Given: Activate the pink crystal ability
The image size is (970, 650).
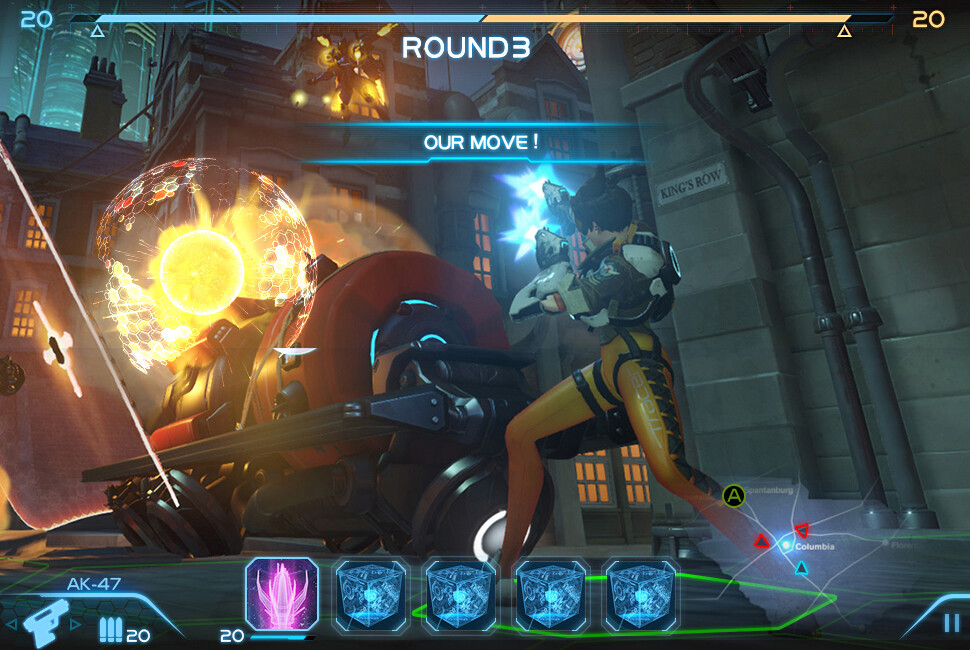Looking at the screenshot, I should click(x=282, y=593).
